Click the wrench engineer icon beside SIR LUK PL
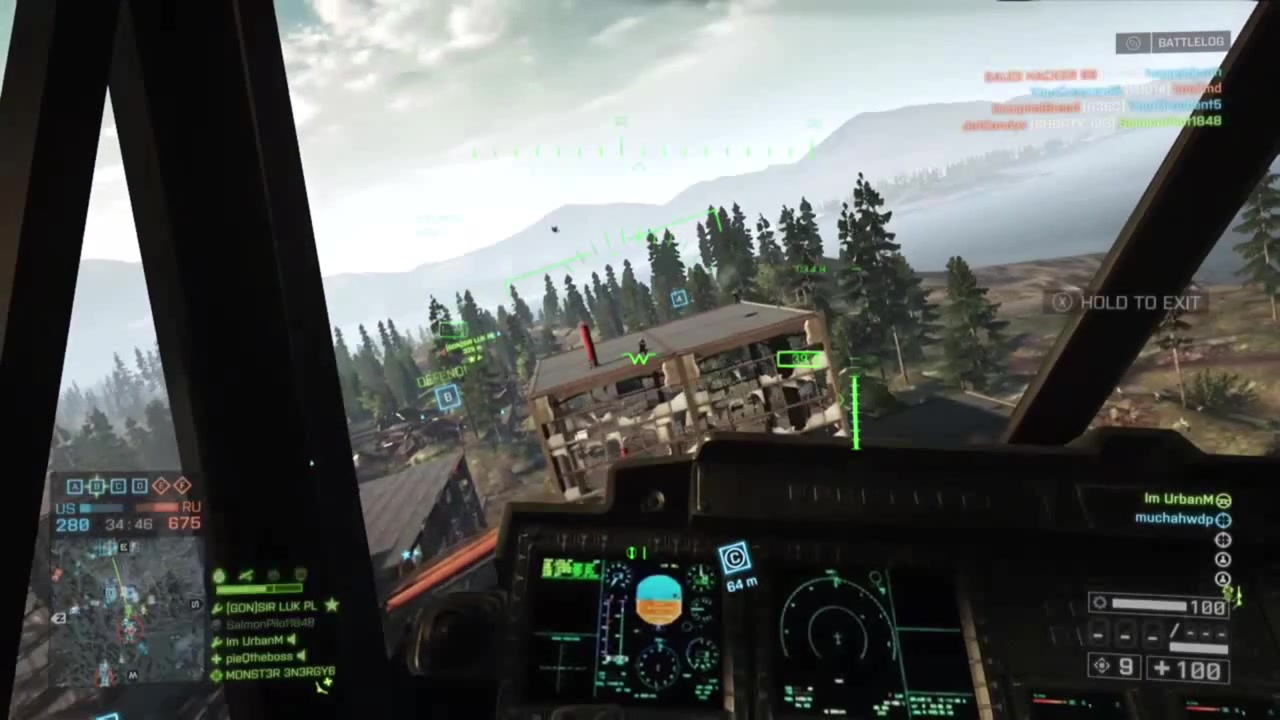Viewport: 1280px width, 720px height. [217, 608]
